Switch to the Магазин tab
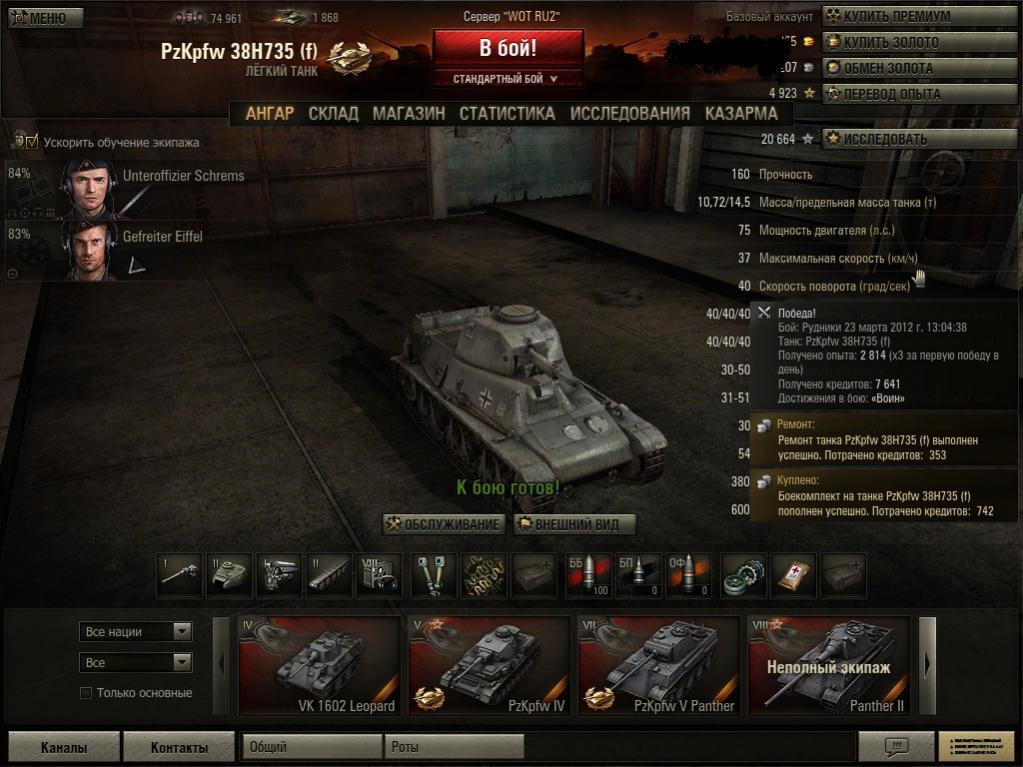The image size is (1023, 767). point(408,113)
